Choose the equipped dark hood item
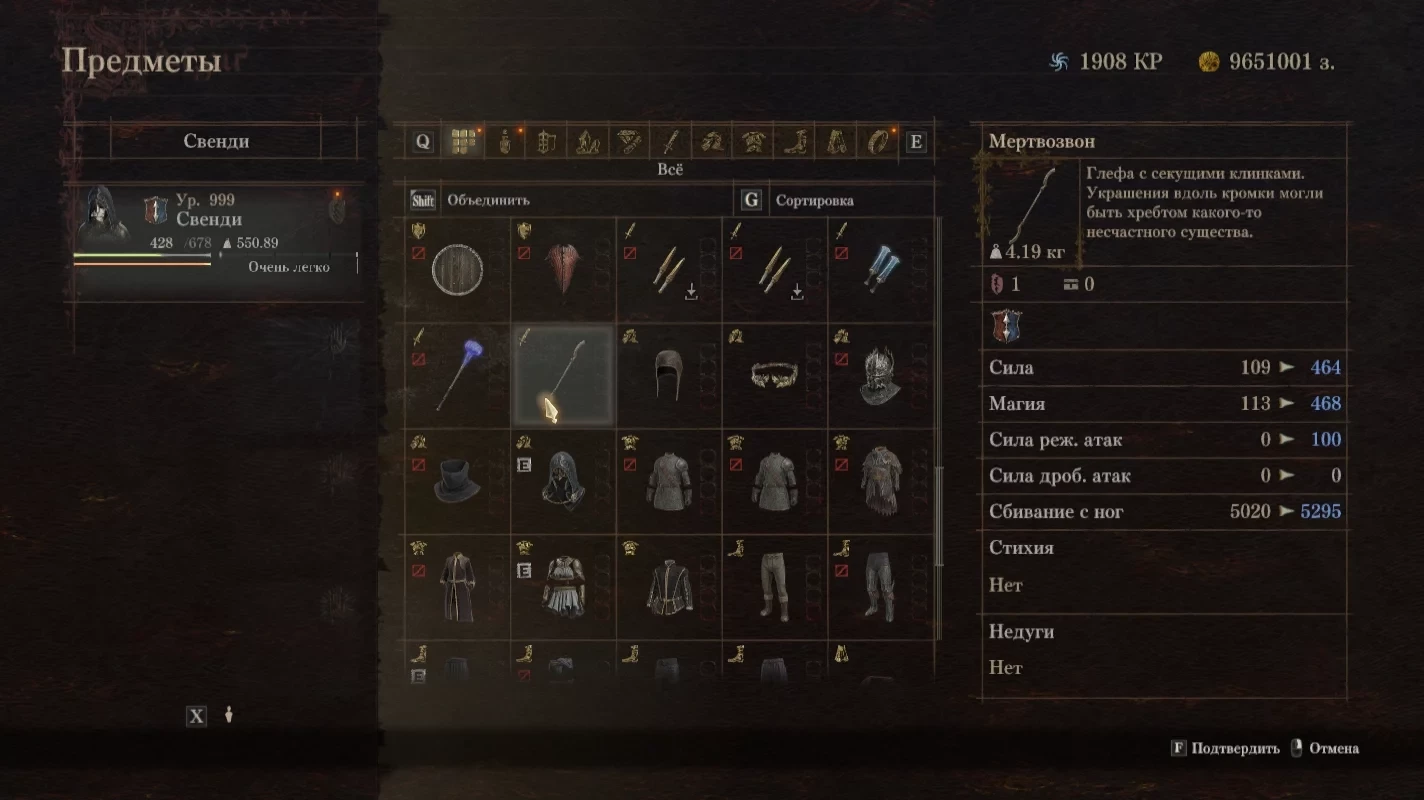 pyautogui.click(x=563, y=482)
